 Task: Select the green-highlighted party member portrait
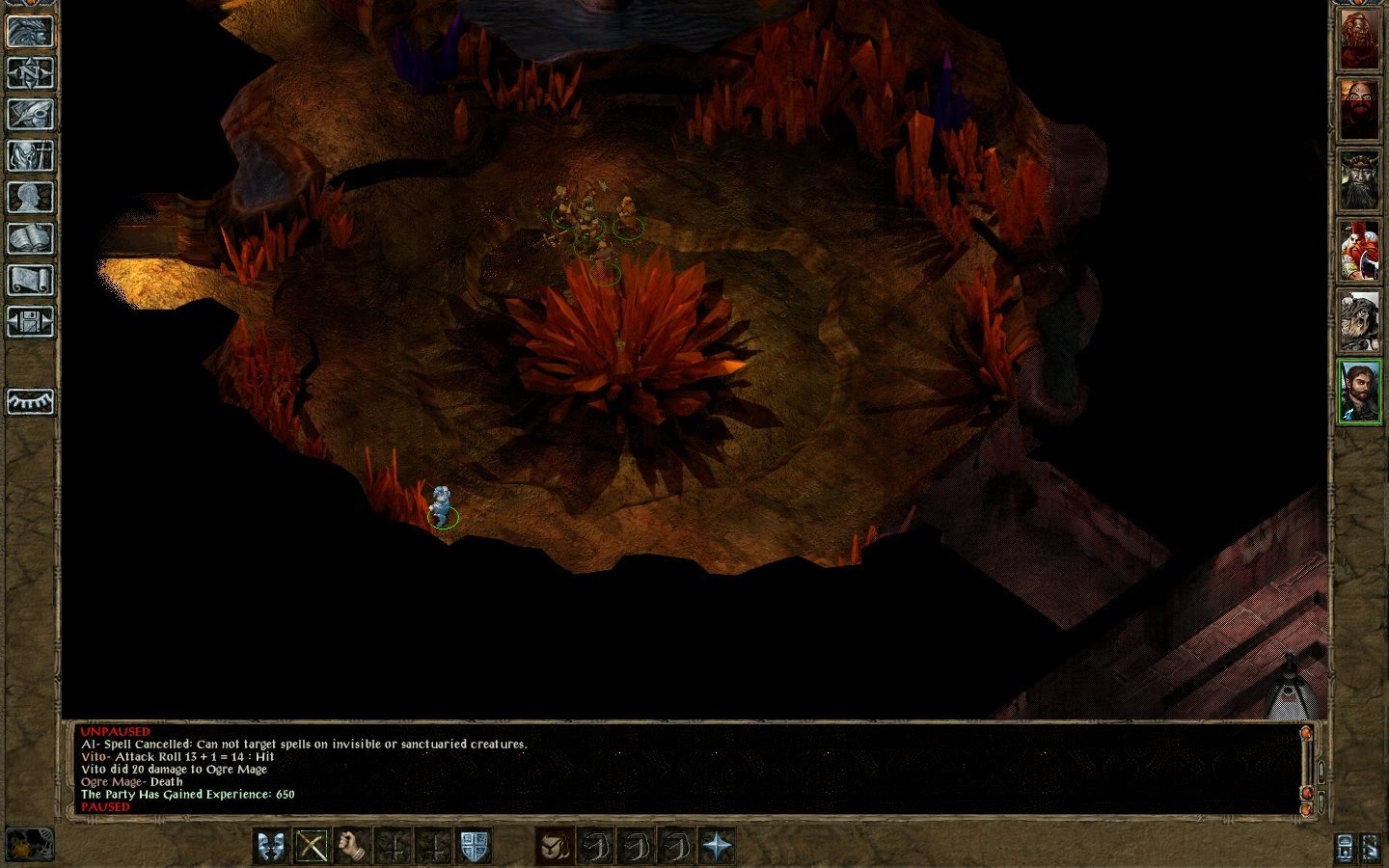tap(1361, 393)
